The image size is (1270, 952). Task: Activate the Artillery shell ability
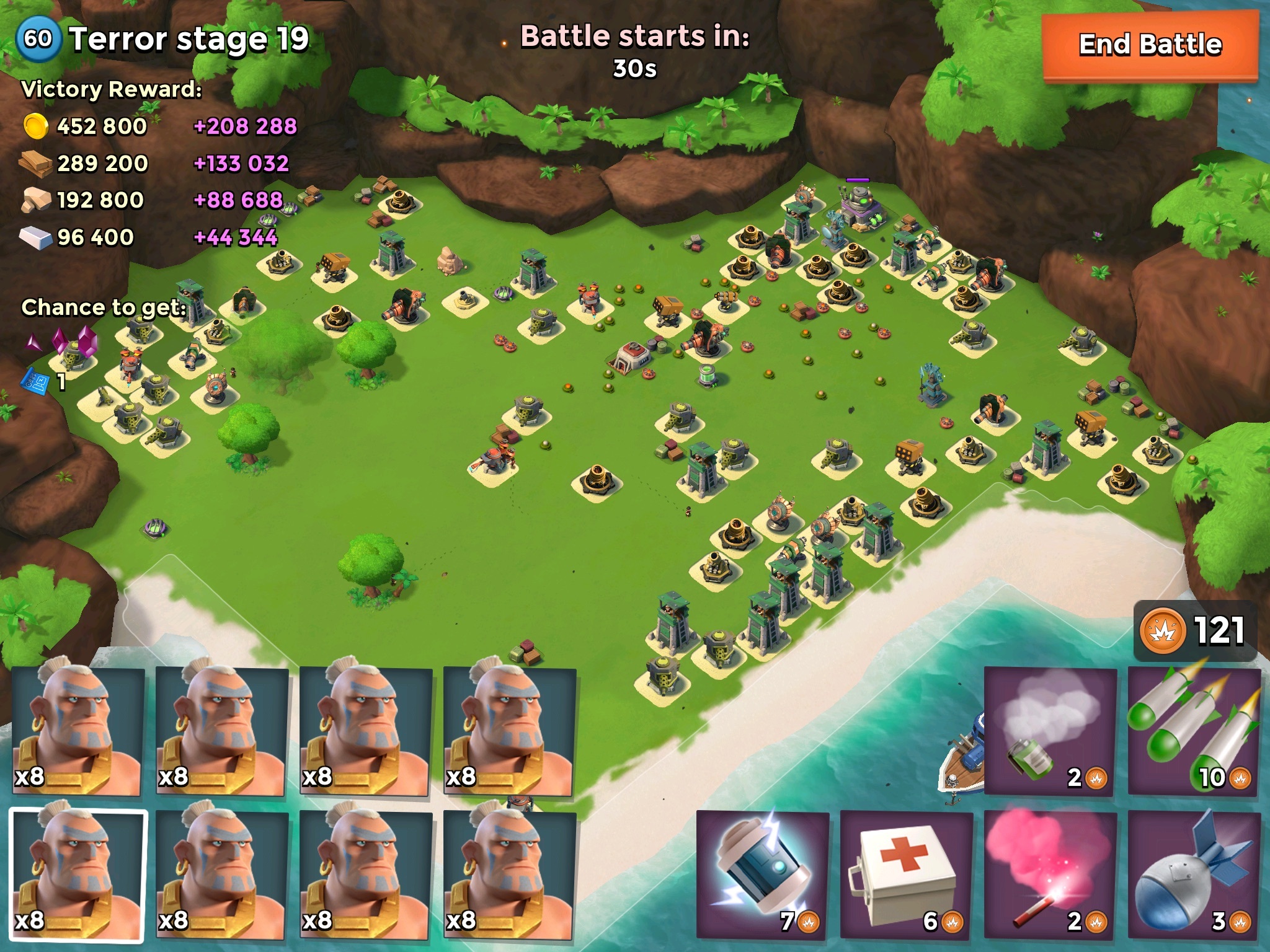(1193, 874)
